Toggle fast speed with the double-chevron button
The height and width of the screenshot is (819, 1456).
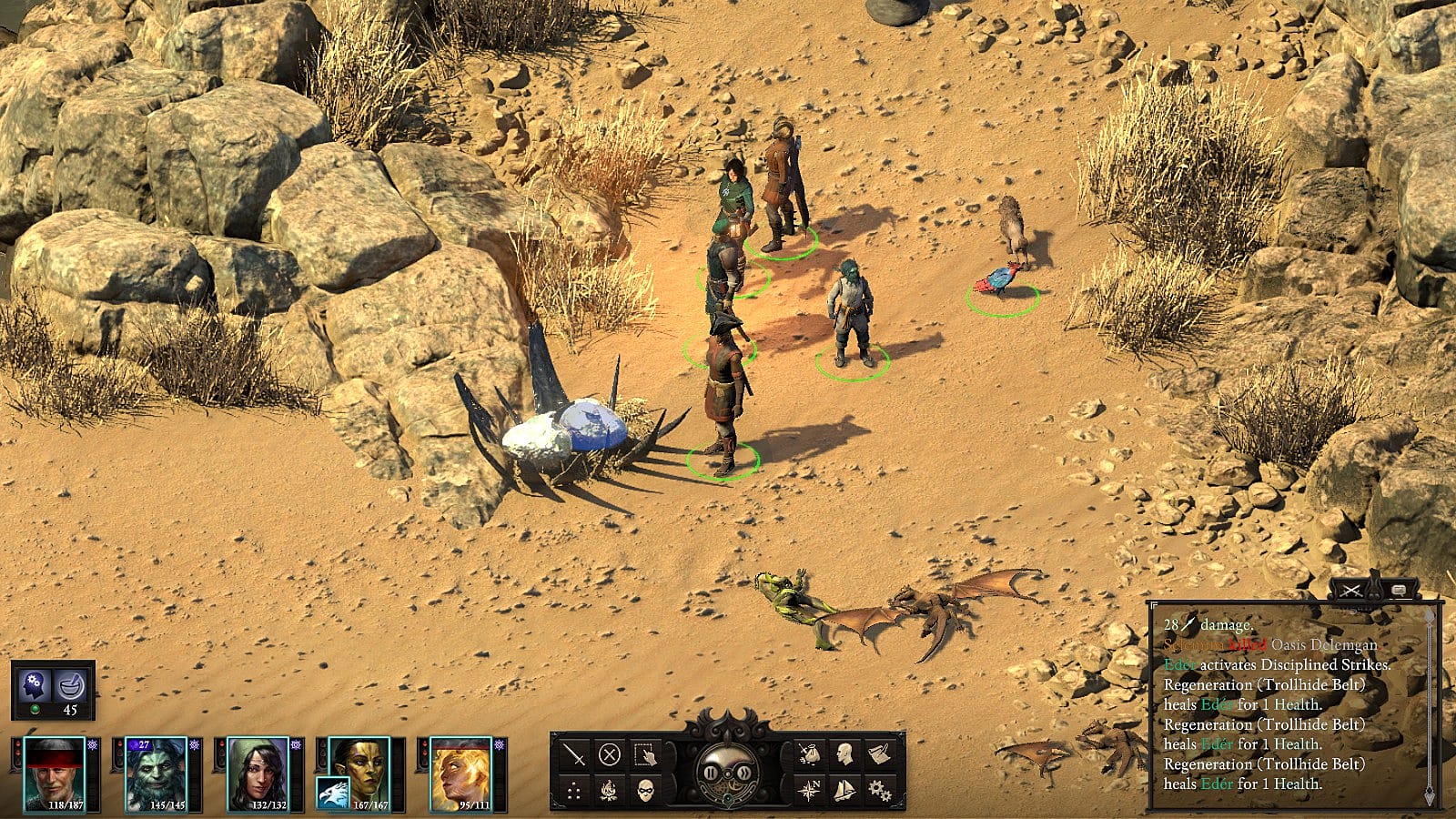click(x=745, y=773)
